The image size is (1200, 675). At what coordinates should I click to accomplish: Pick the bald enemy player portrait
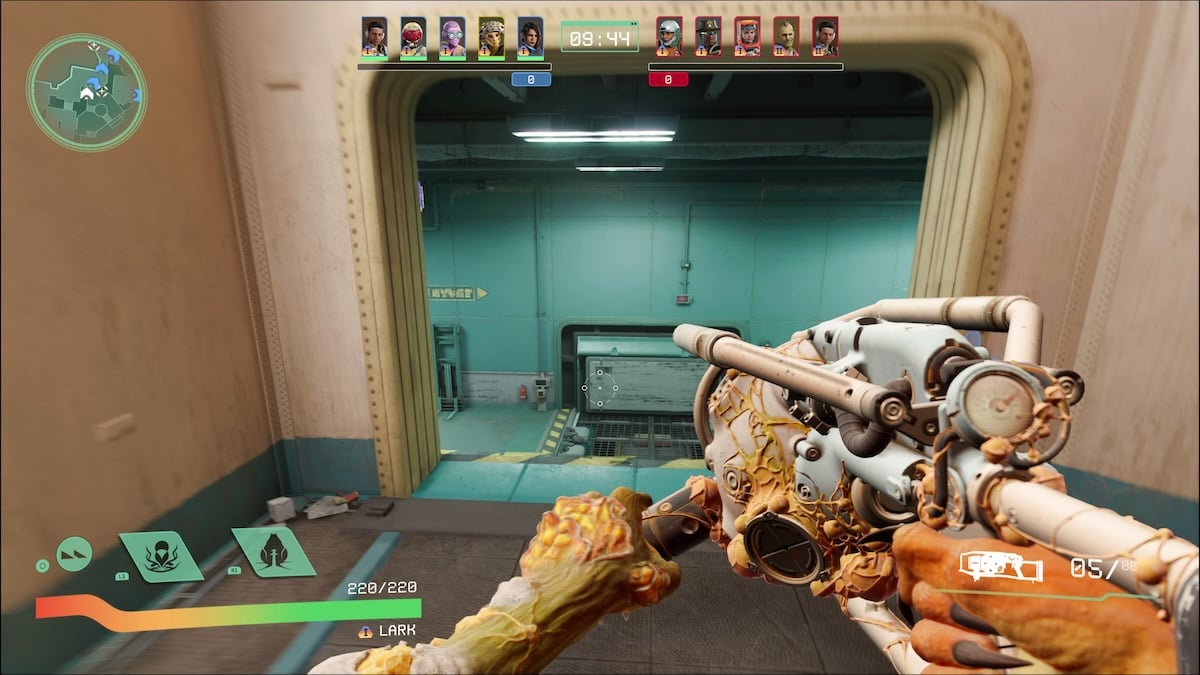(x=786, y=37)
